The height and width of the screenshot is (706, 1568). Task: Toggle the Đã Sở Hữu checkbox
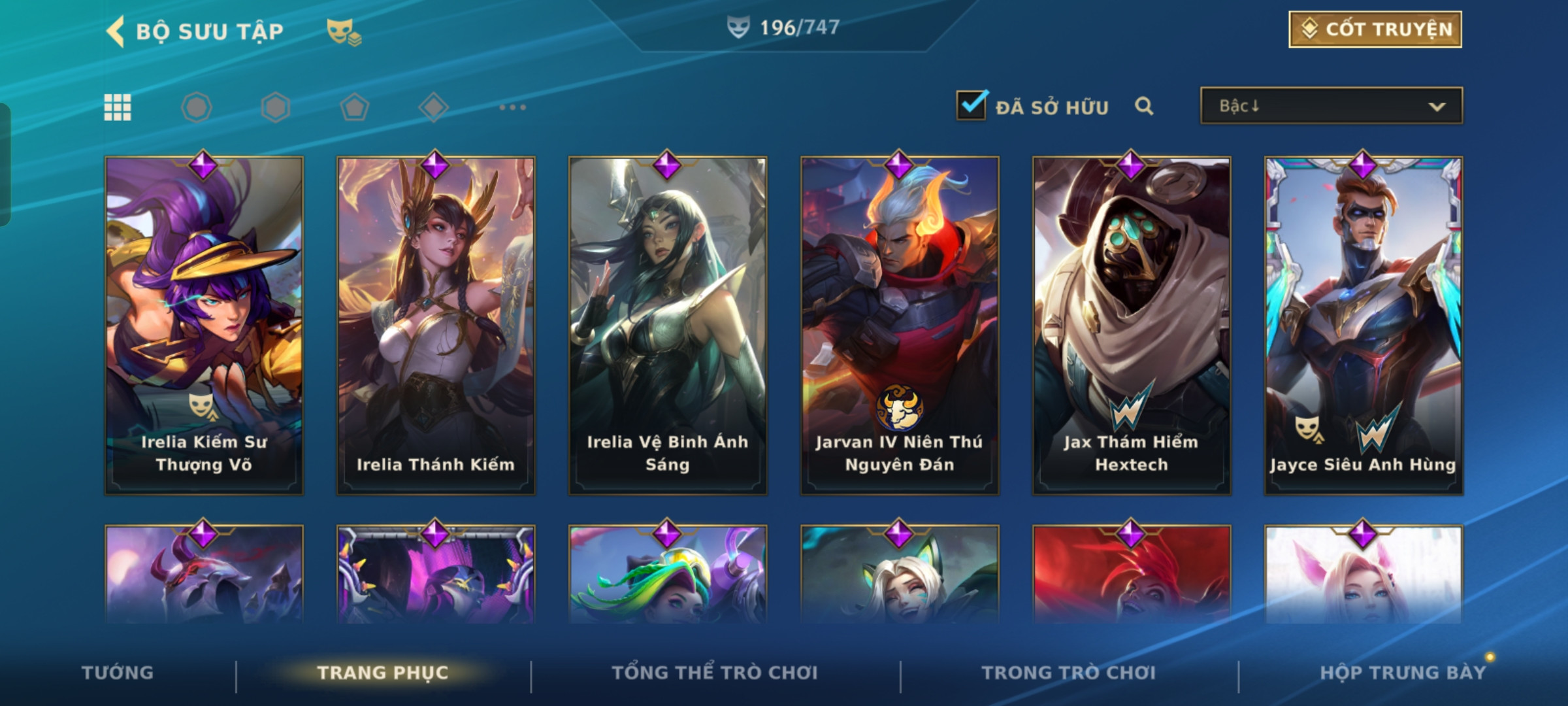pos(972,106)
